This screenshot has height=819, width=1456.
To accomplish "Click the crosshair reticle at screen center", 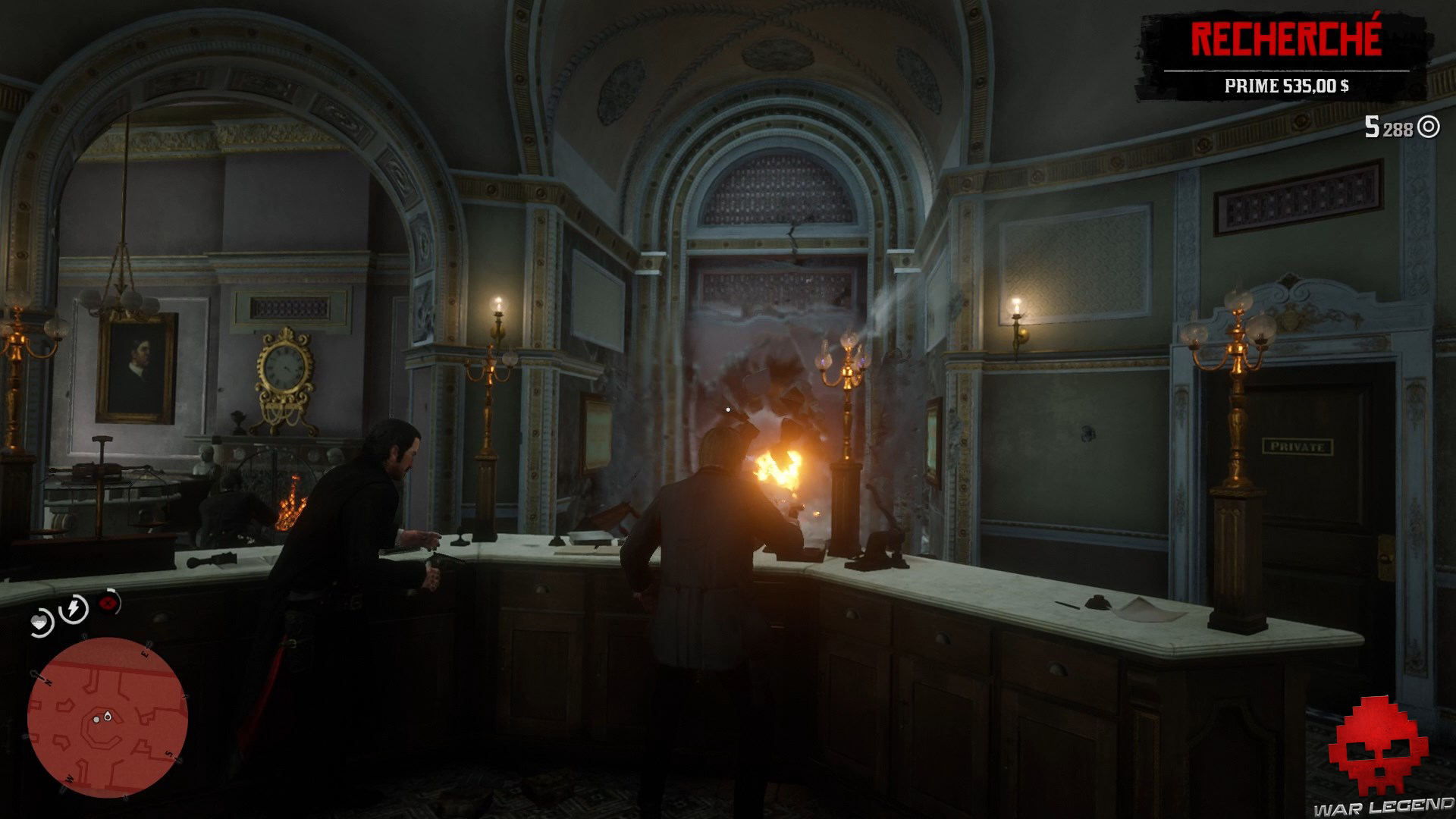I will point(728,409).
